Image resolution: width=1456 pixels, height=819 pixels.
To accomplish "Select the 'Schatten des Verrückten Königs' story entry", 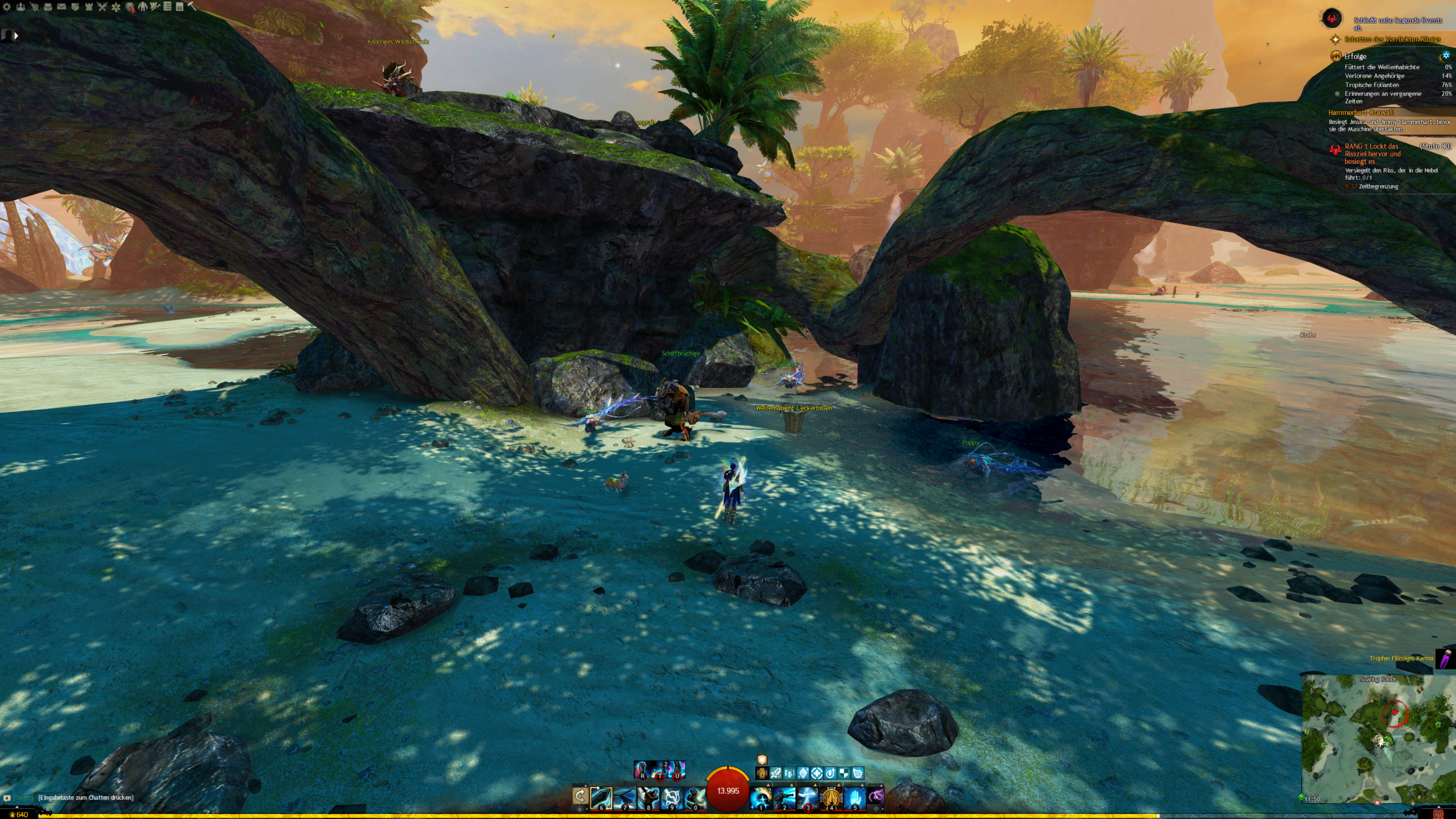I will [1392, 39].
